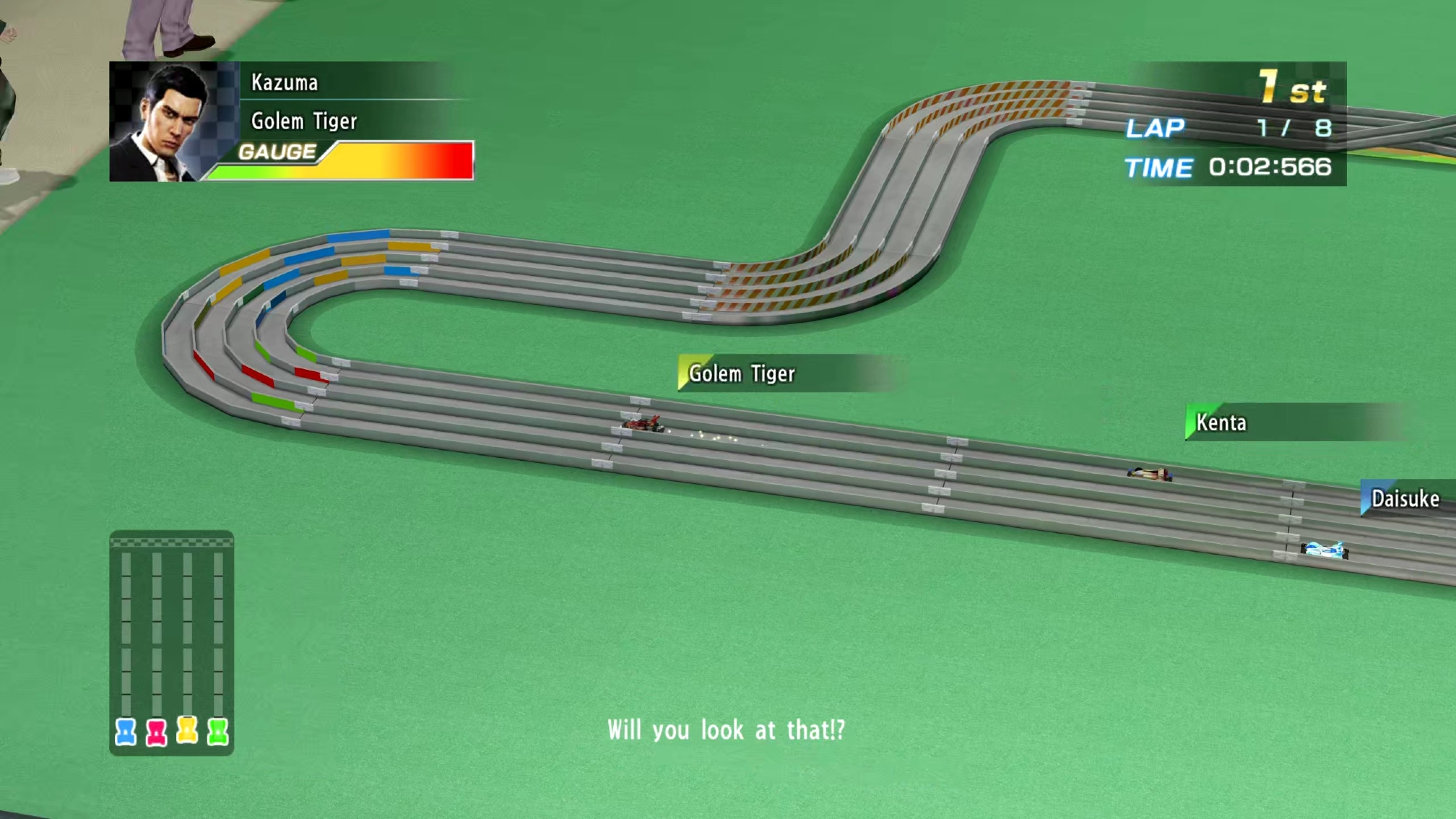Click Kazuma's character portrait
Viewport: 1456px width, 819px height.
(174, 122)
